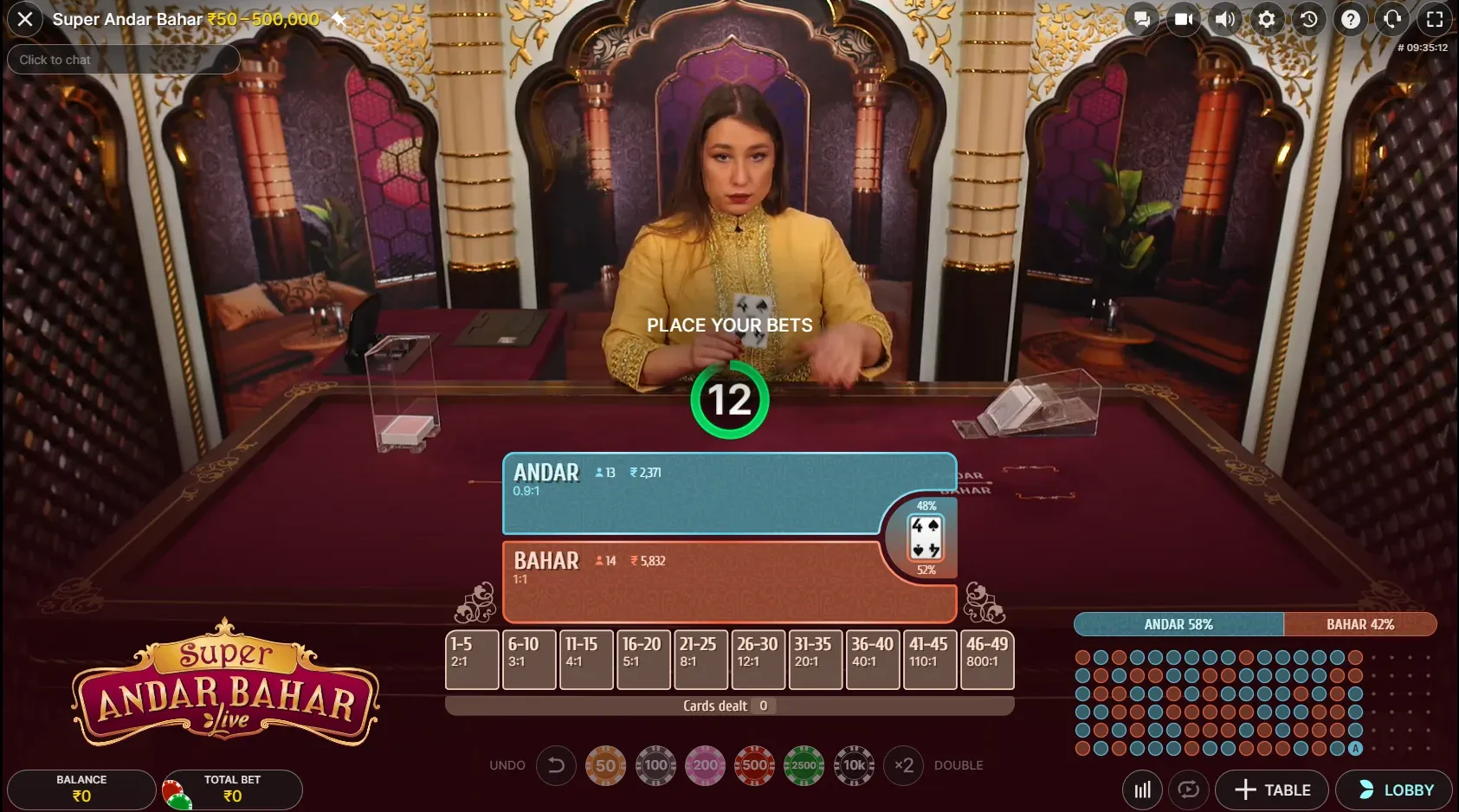
Task: Bet on the 46-49 side bet
Action: 986,660
